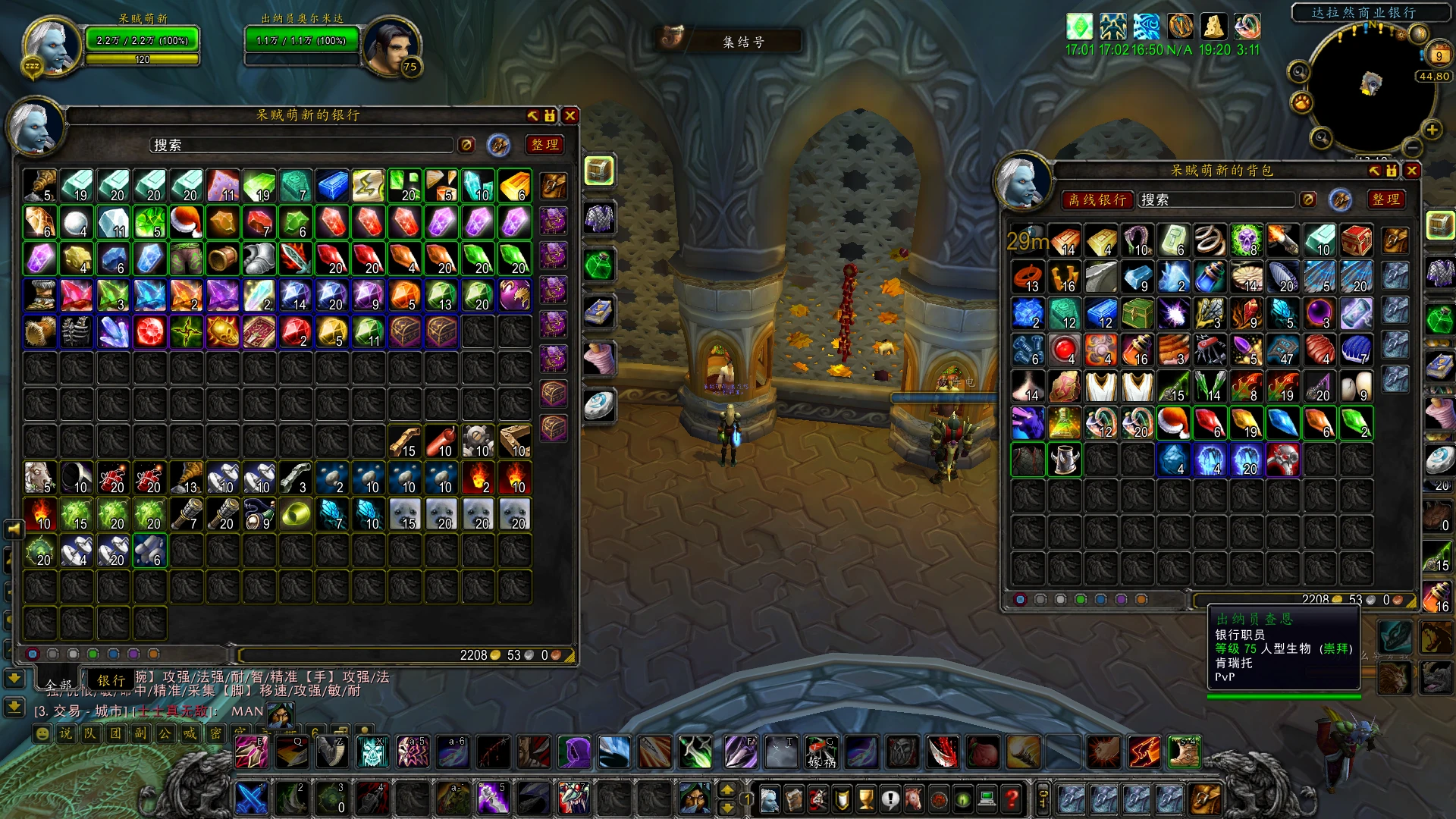1456x819 pixels.
Task: Select the Santa hat in the bank
Action: click(x=187, y=222)
